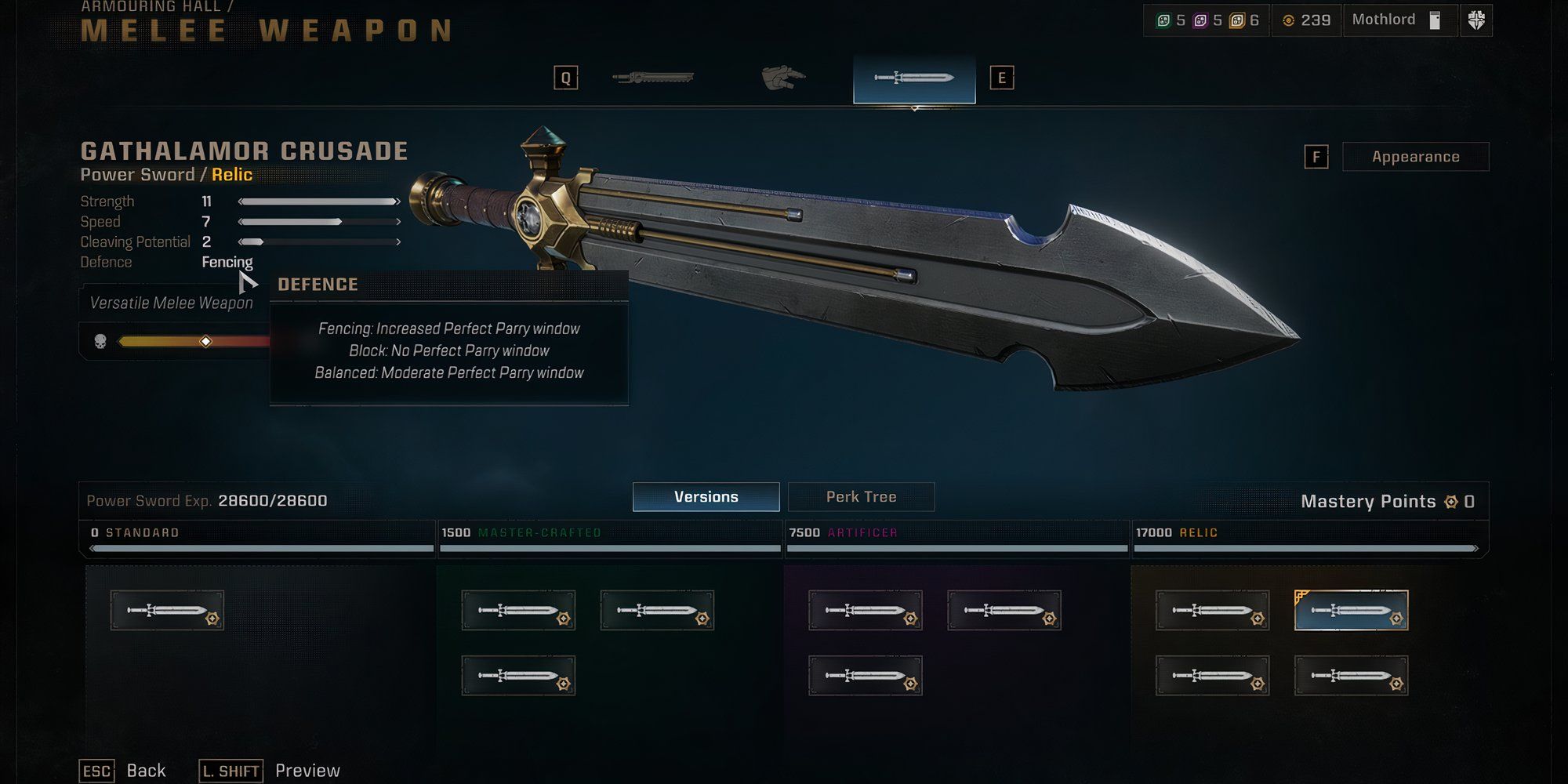Click the Versatile Melee Weapon label
The width and height of the screenshot is (1568, 784).
pos(171,303)
